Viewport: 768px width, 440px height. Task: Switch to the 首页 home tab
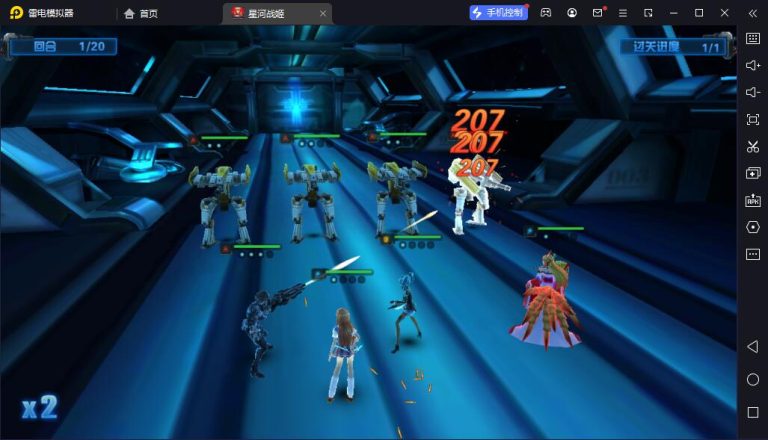[x=141, y=13]
